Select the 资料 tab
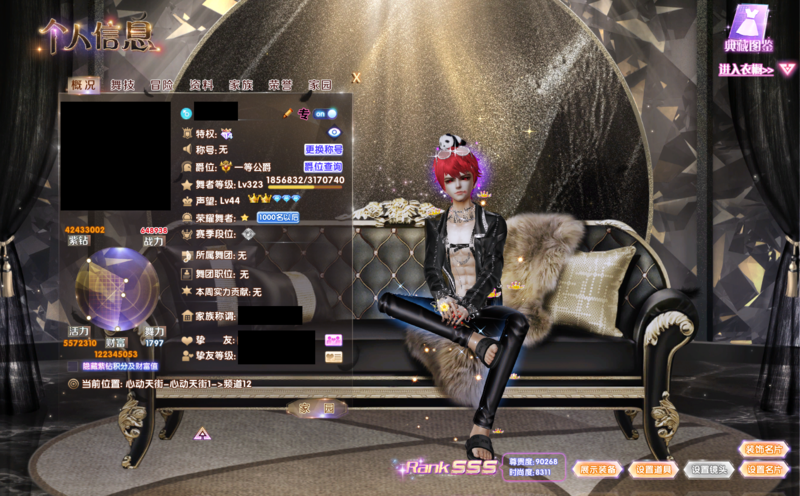This screenshot has width=800, height=496. click(x=201, y=85)
